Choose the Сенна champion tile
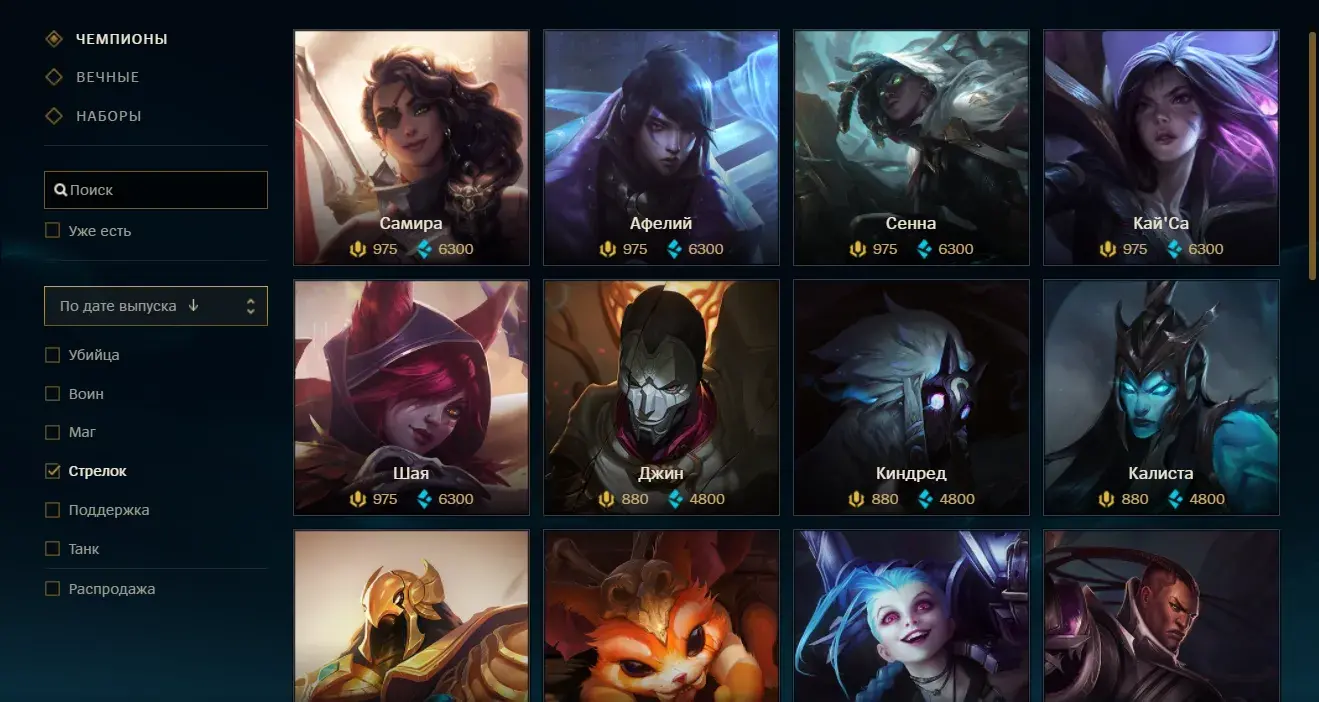This screenshot has height=702, width=1319. coord(911,147)
